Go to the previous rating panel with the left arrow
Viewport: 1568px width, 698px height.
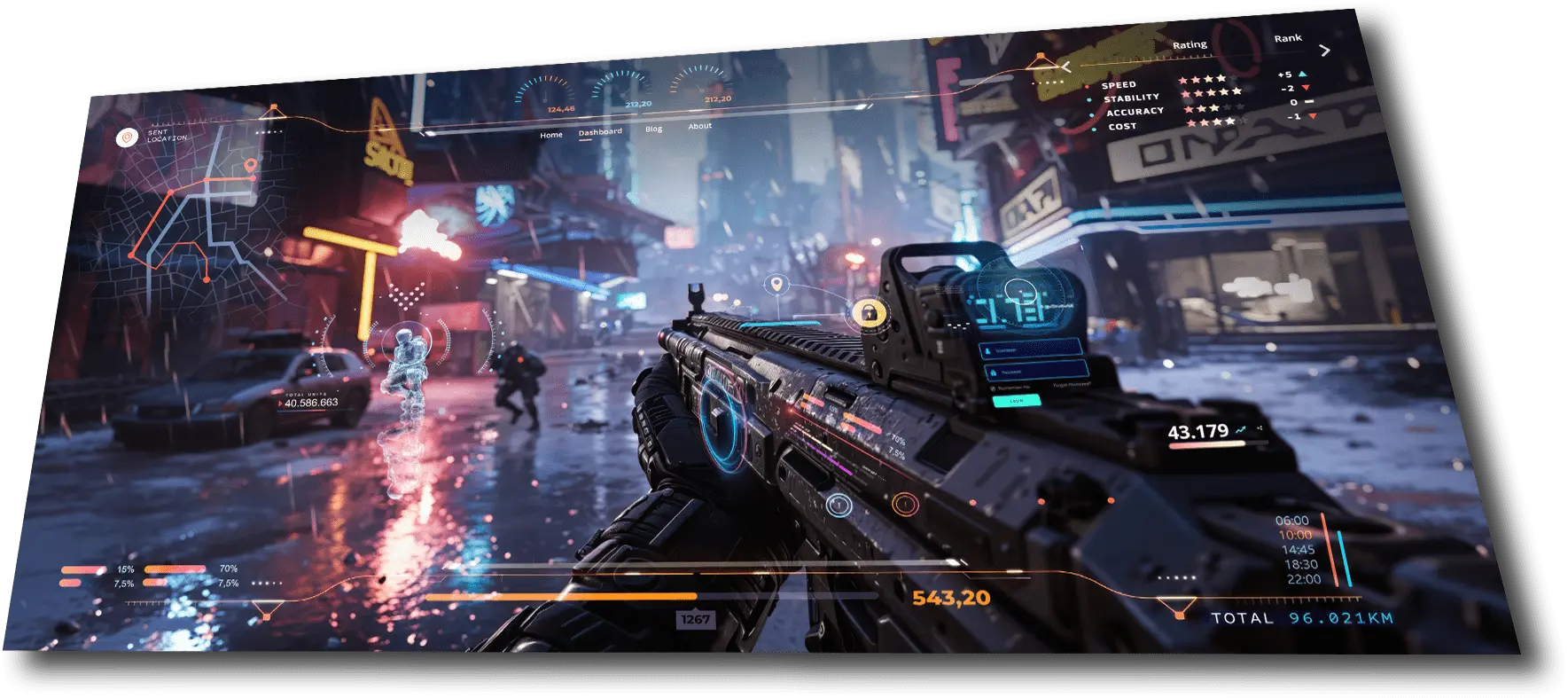click(x=1066, y=67)
